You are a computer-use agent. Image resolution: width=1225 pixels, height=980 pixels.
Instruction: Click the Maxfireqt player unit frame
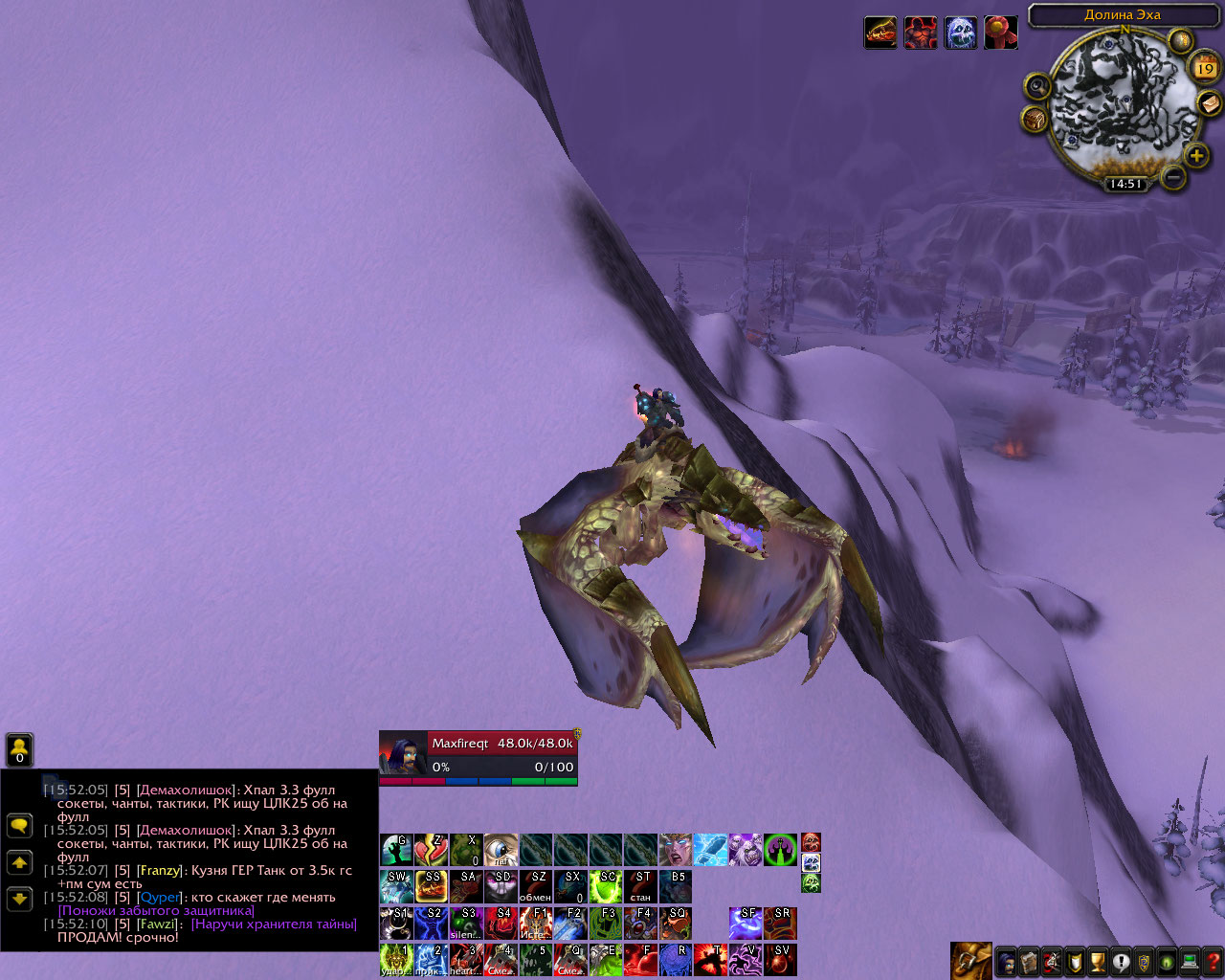(479, 755)
